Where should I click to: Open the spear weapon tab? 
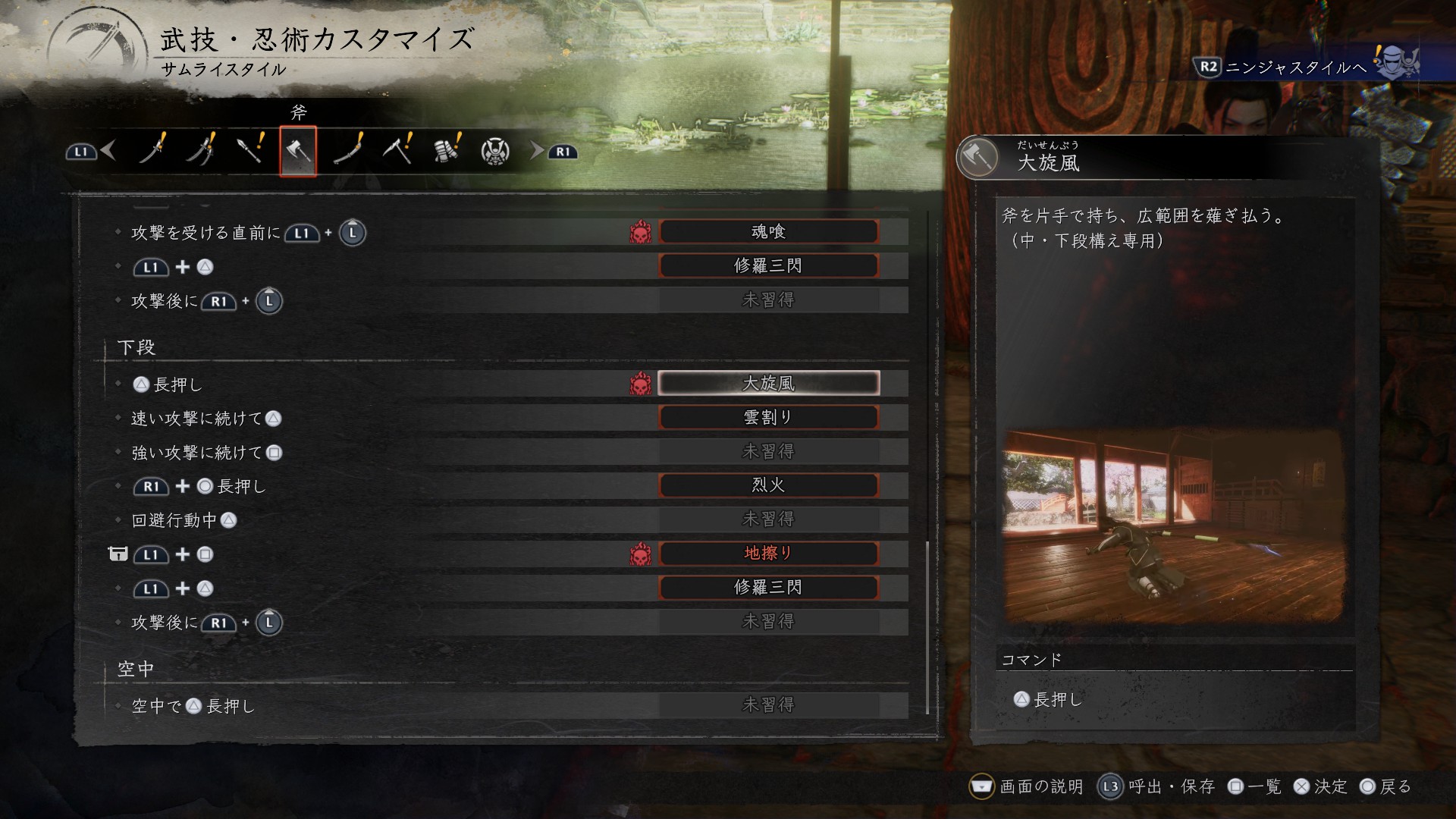coord(249,150)
